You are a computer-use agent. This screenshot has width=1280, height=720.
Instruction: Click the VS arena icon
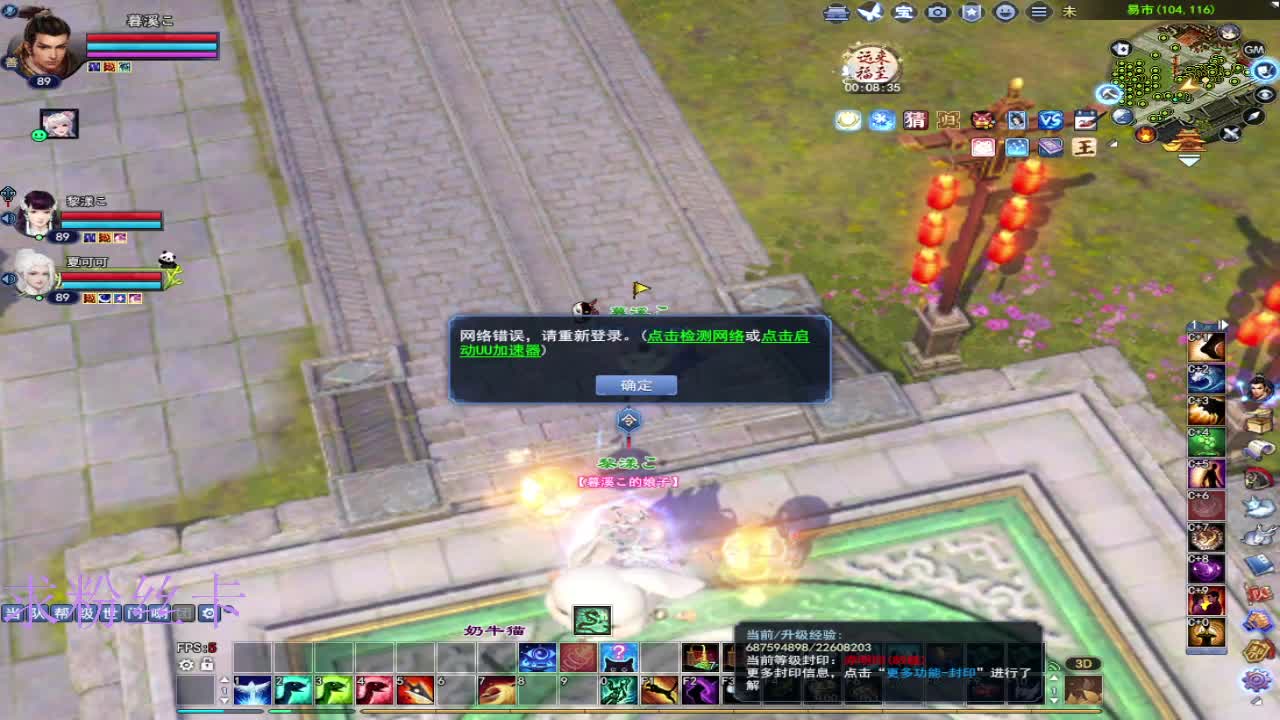point(1050,120)
